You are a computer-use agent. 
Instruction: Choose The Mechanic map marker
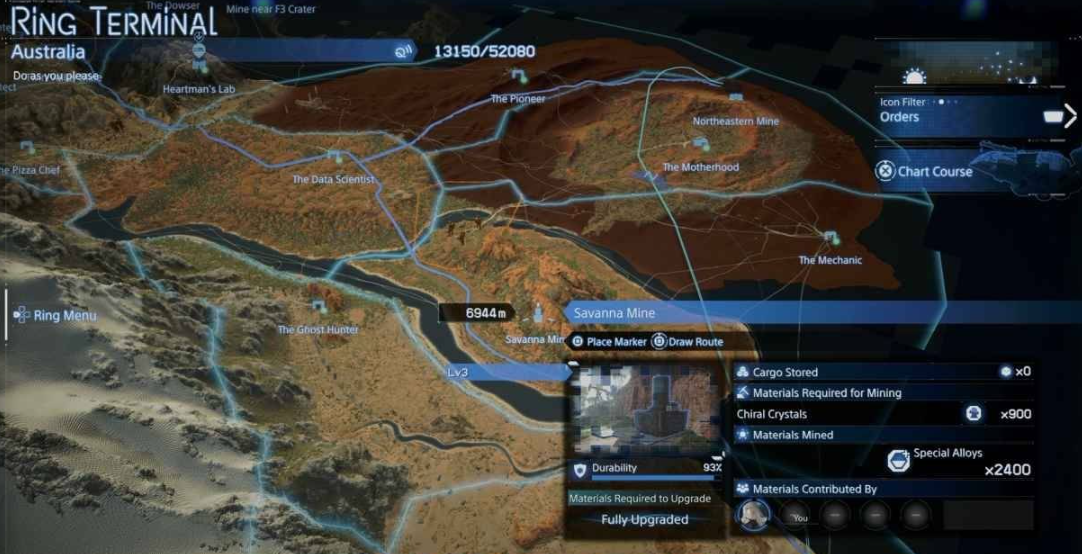[830, 239]
